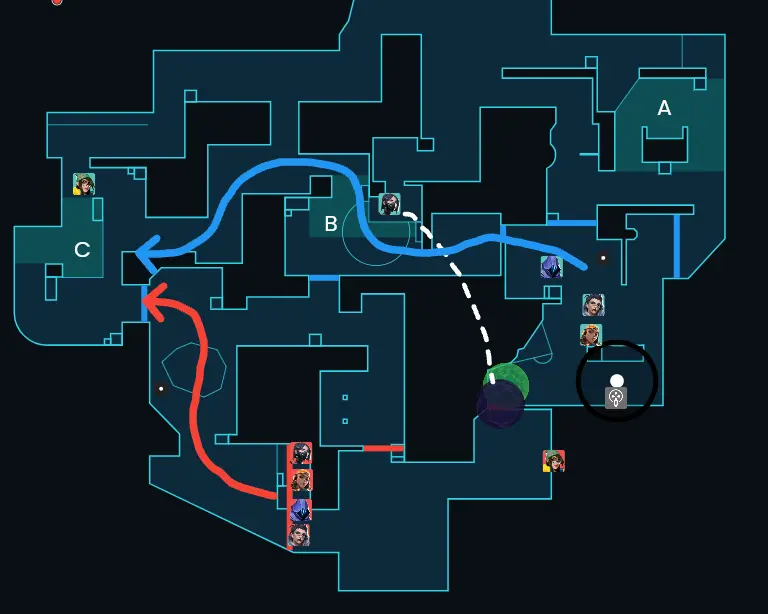Click the spike icon inside the black circle
The width and height of the screenshot is (768, 614).
(617, 398)
